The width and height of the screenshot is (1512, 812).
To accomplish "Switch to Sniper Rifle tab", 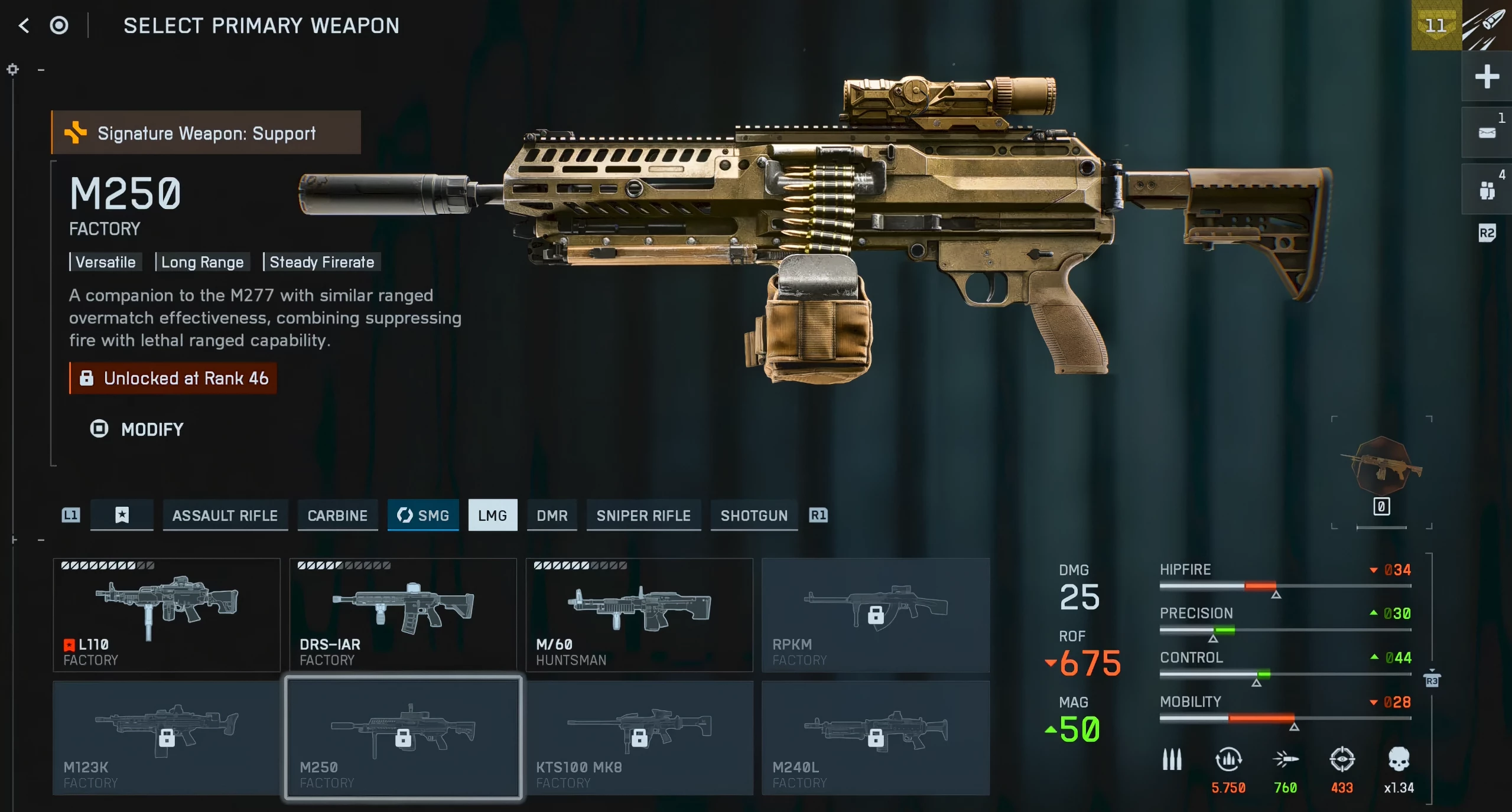I will (643, 516).
